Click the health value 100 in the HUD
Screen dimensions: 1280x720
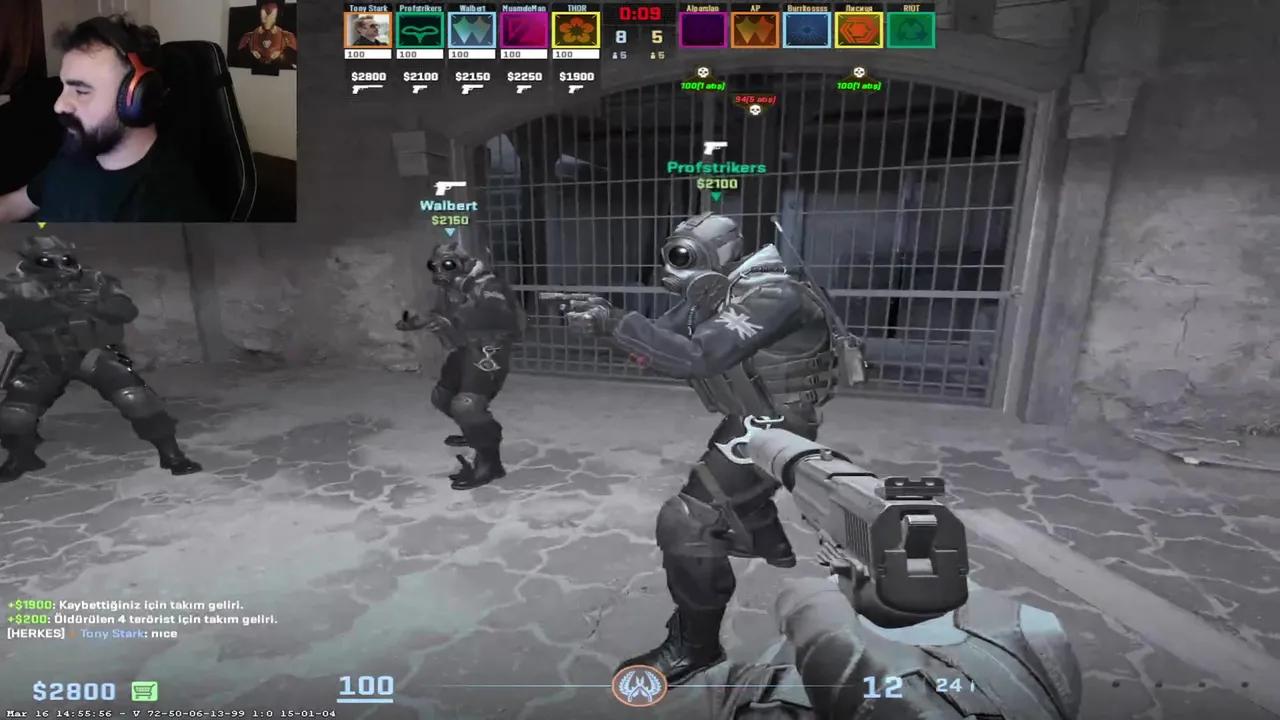366,686
